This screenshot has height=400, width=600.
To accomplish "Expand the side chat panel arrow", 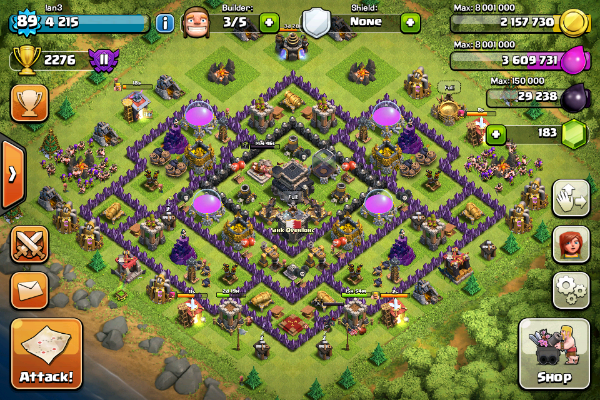I will point(11,174).
